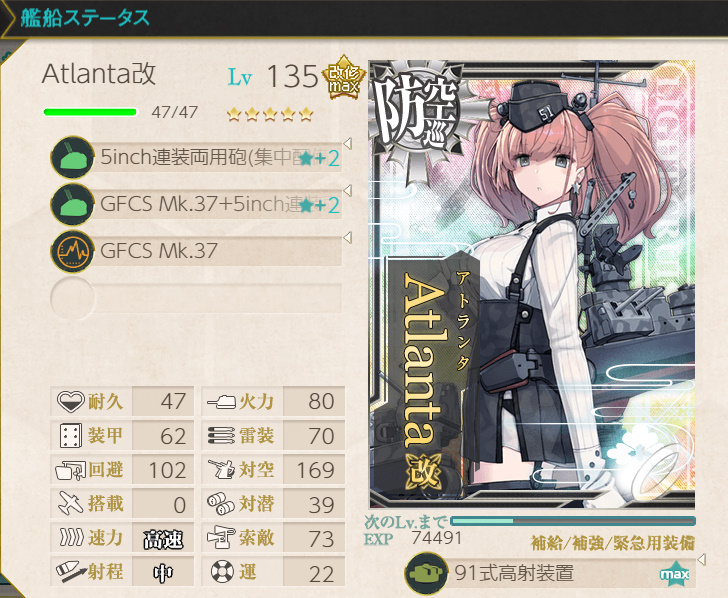Viewport: 728px width, 598px height.
Task: Select the 5inch連装両用砲(集中配備) equipment slot
Action: click(x=200, y=158)
